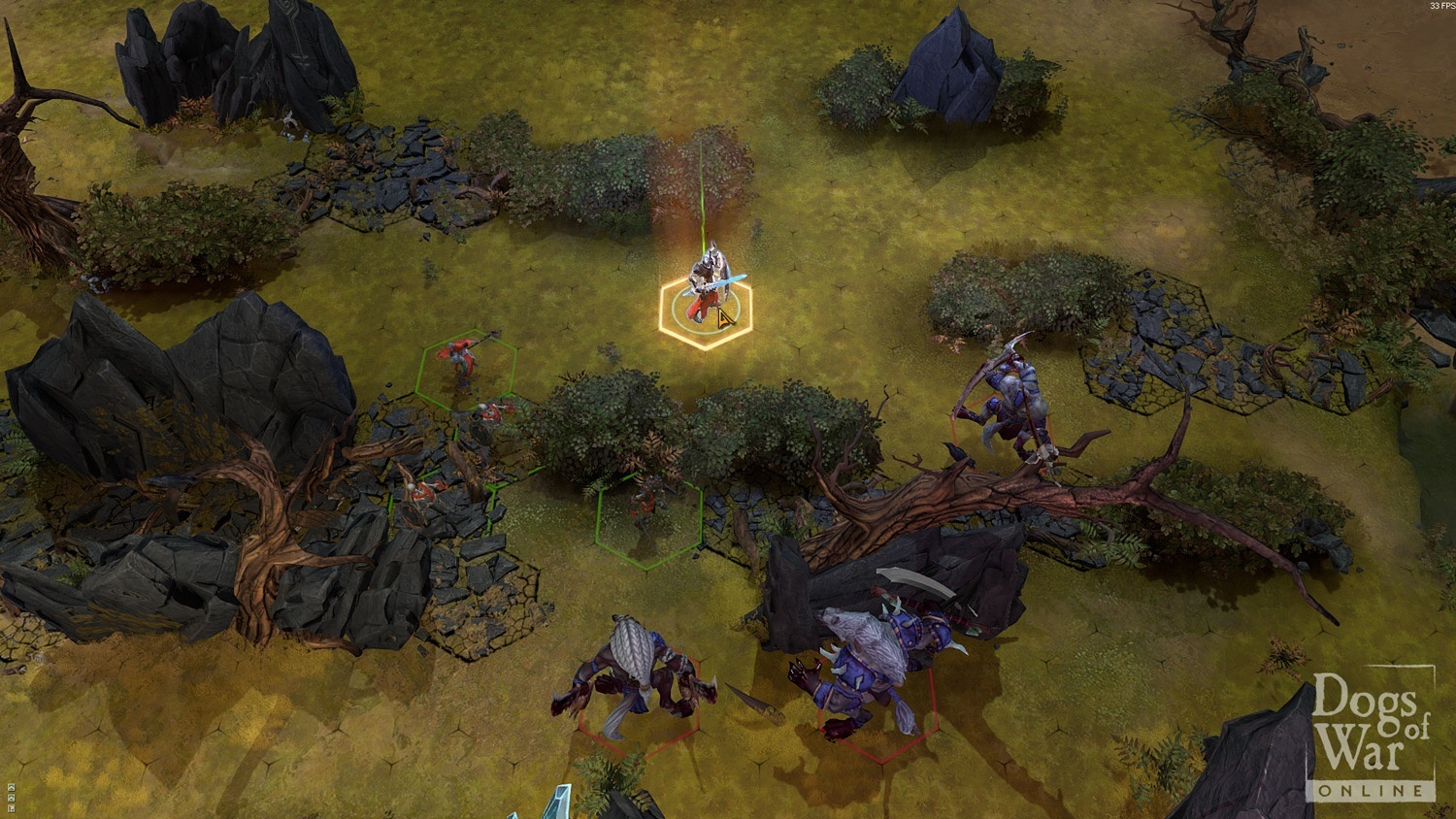The width and height of the screenshot is (1456, 819).
Task: Click the tiny page icon beneath the chevron icons
Action: point(11,806)
